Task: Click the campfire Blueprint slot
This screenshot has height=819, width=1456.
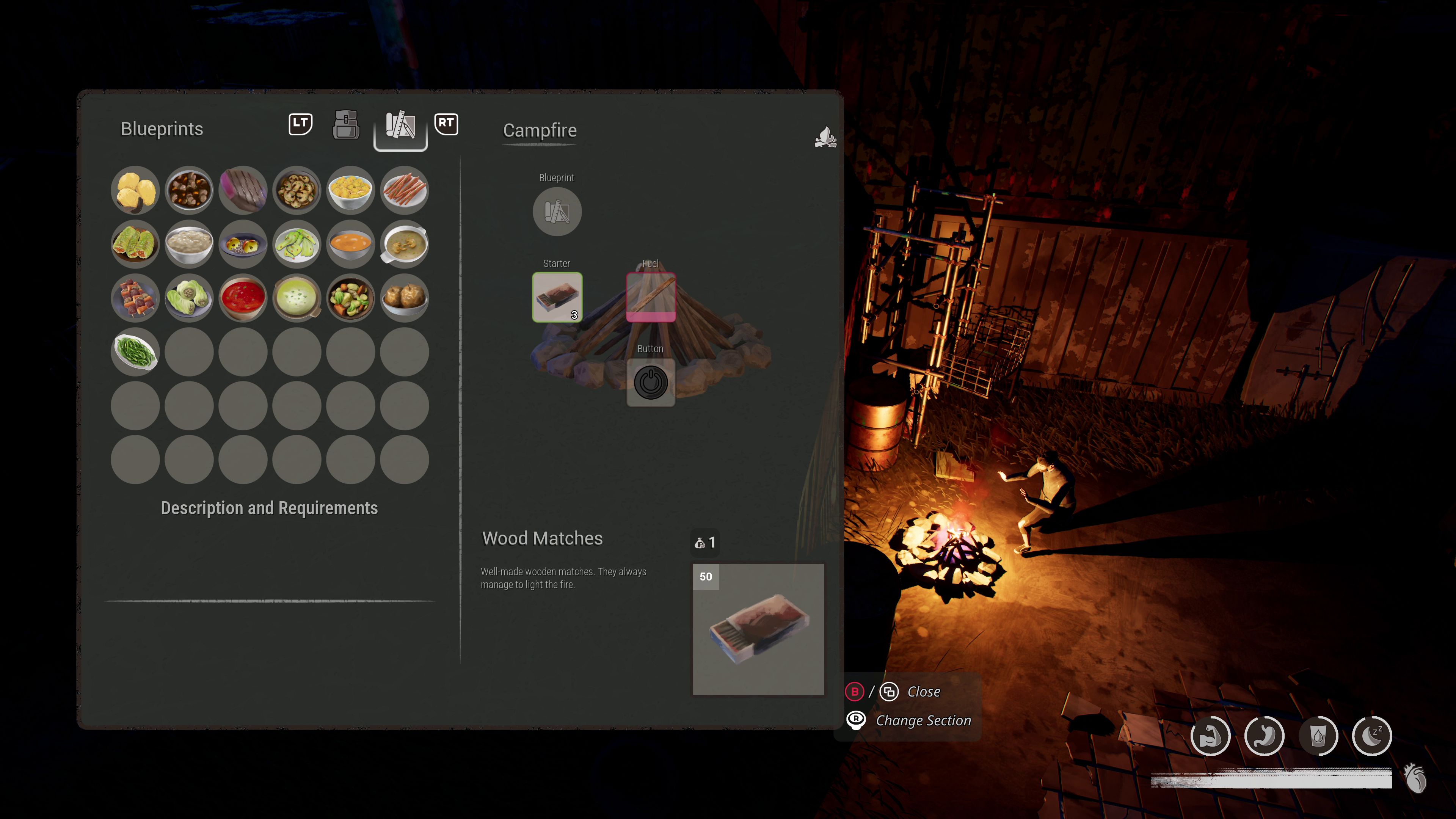Action: (557, 212)
